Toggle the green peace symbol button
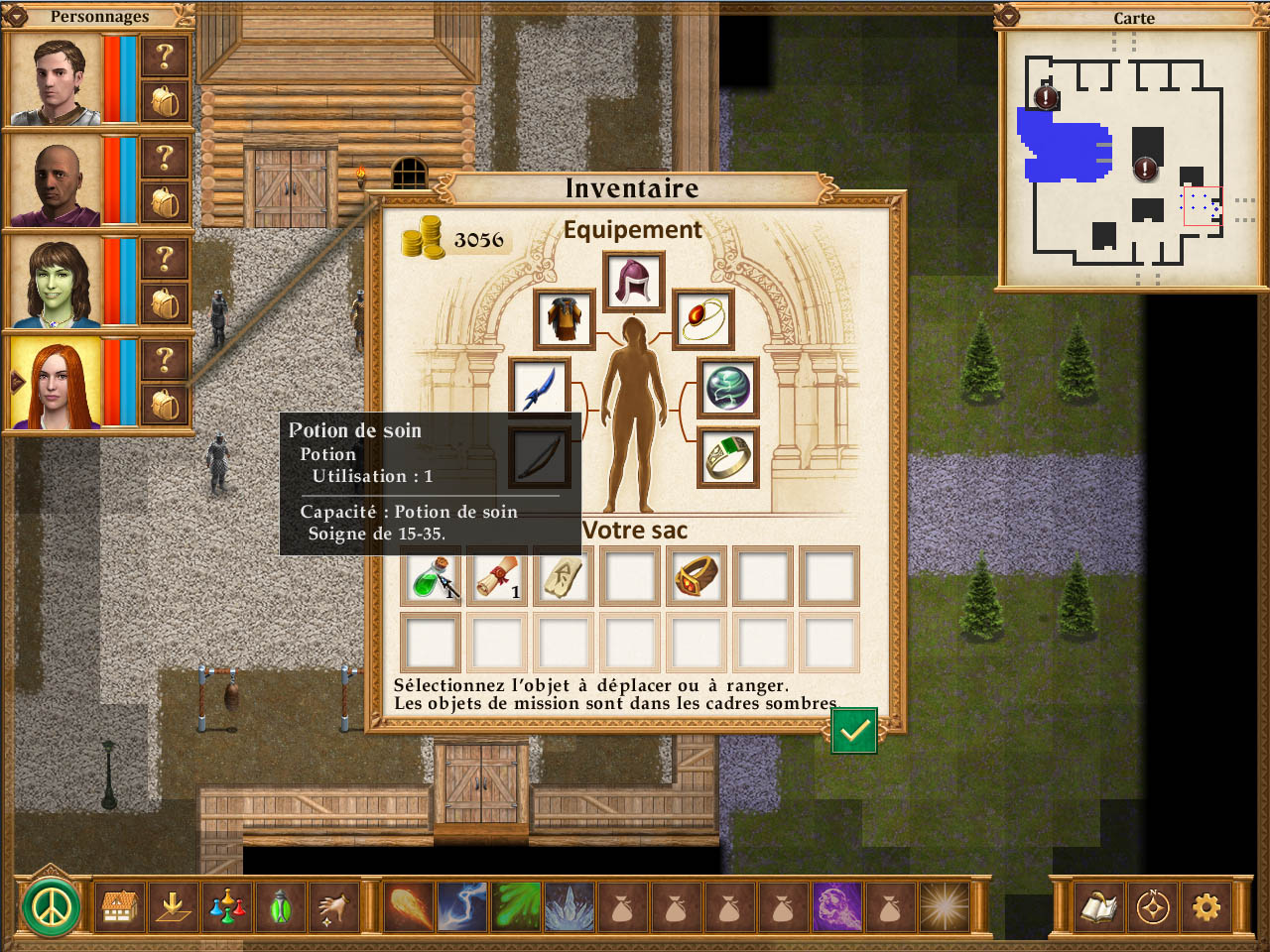Screen dimensions: 1270x952 [x=51, y=906]
